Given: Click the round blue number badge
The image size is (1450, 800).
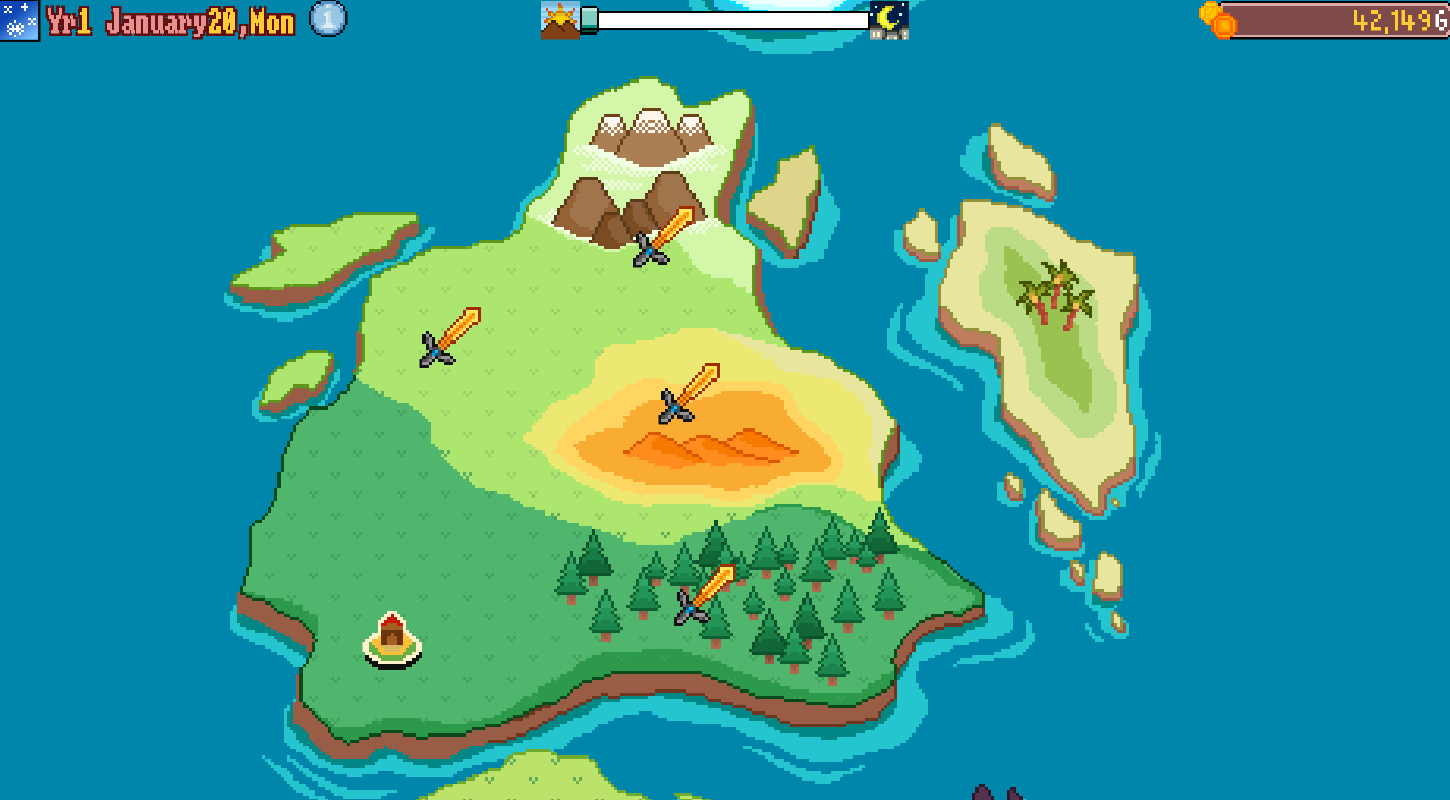Looking at the screenshot, I should click(328, 19).
